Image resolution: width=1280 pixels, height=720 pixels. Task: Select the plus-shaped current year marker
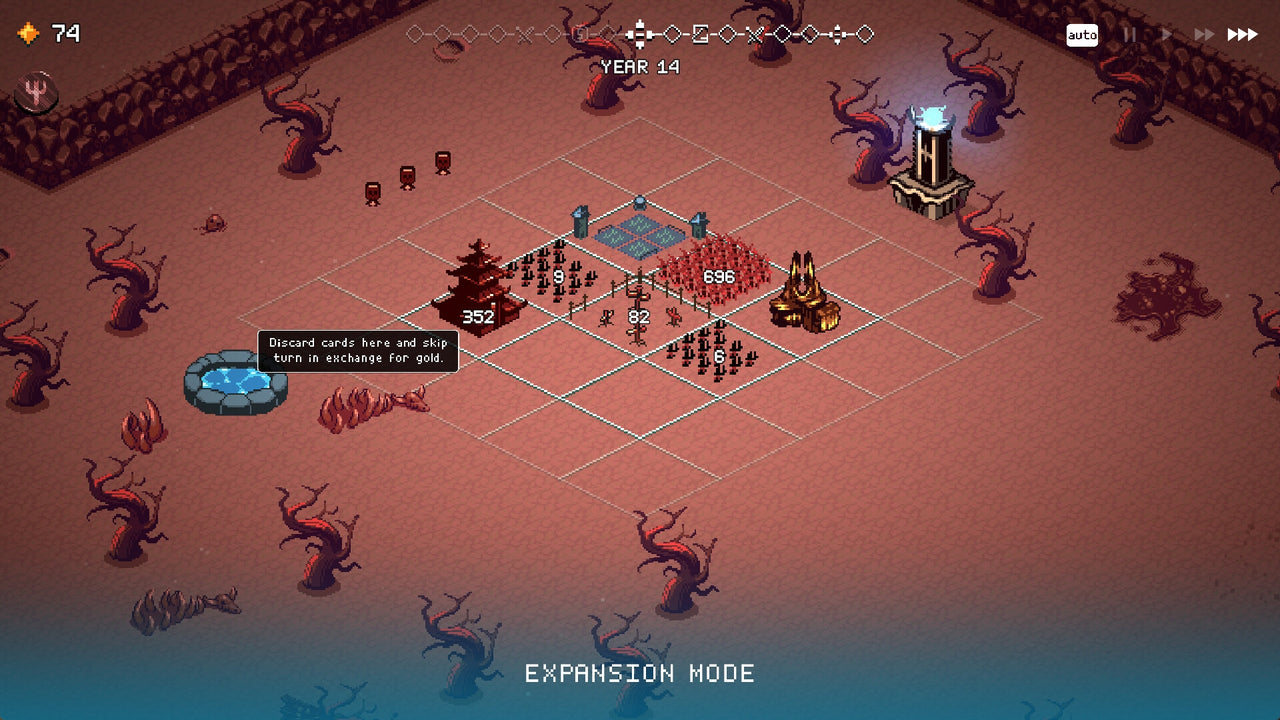point(640,33)
